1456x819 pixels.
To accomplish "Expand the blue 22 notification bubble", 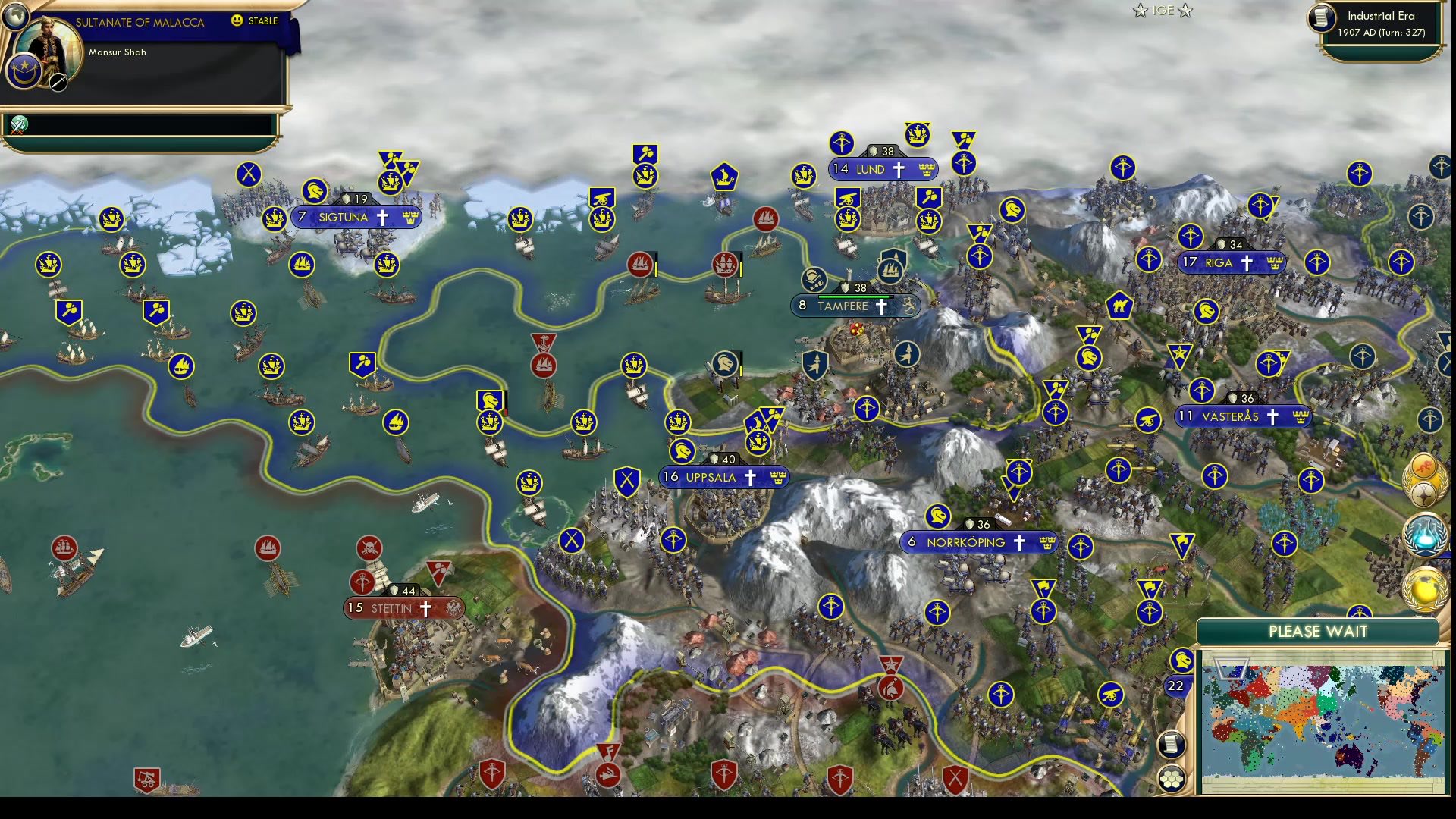I will coord(1176,686).
